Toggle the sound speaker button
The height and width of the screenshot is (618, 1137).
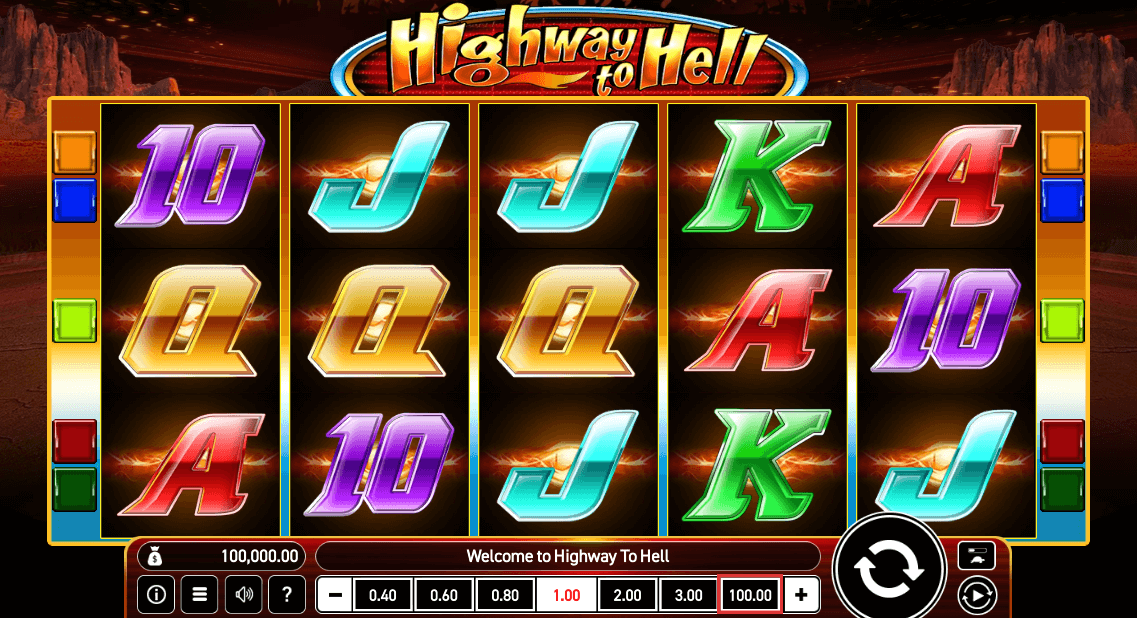point(243,595)
